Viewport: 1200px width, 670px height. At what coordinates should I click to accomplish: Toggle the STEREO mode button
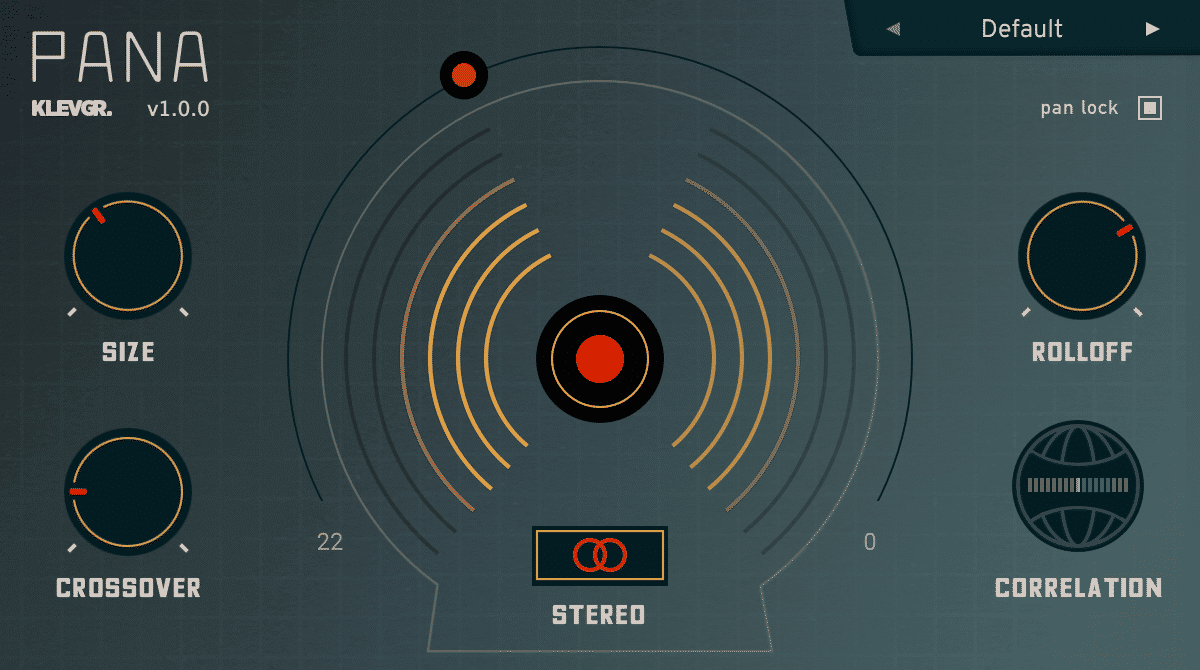click(600, 555)
